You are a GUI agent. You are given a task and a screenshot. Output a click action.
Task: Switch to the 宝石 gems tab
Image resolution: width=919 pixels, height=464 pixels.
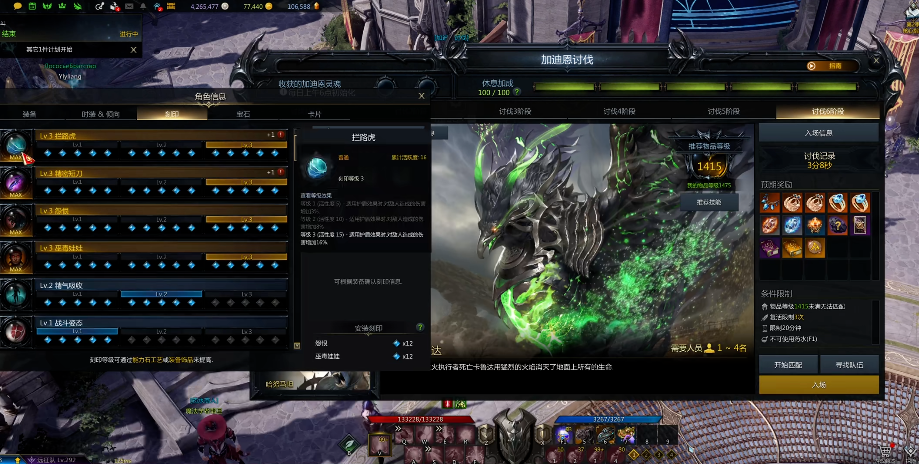pyautogui.click(x=243, y=114)
